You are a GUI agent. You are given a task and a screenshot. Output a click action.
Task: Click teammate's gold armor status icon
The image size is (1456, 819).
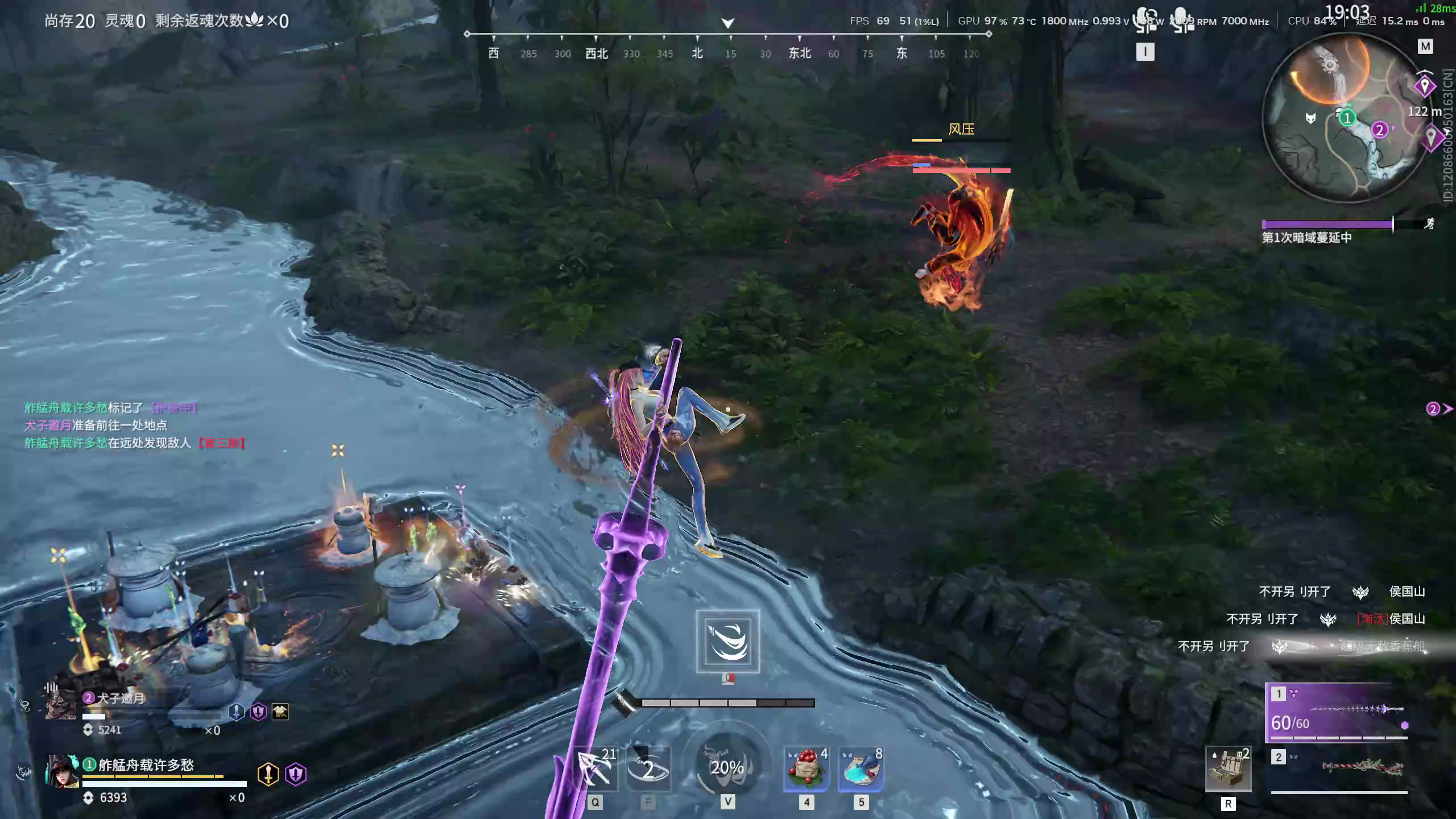point(280,712)
